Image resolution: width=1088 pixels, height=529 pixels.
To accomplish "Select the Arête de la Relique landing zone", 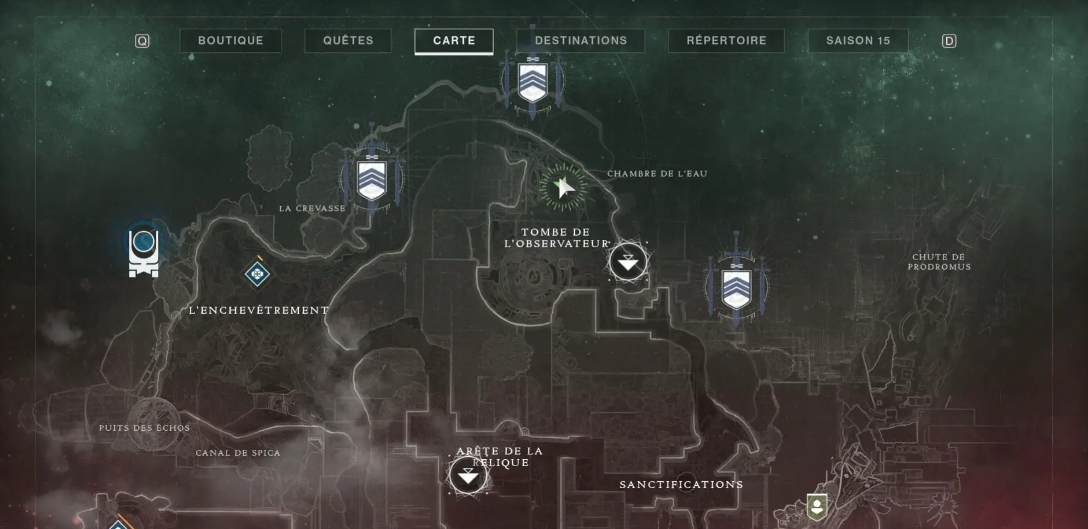I will pyautogui.click(x=467, y=477).
